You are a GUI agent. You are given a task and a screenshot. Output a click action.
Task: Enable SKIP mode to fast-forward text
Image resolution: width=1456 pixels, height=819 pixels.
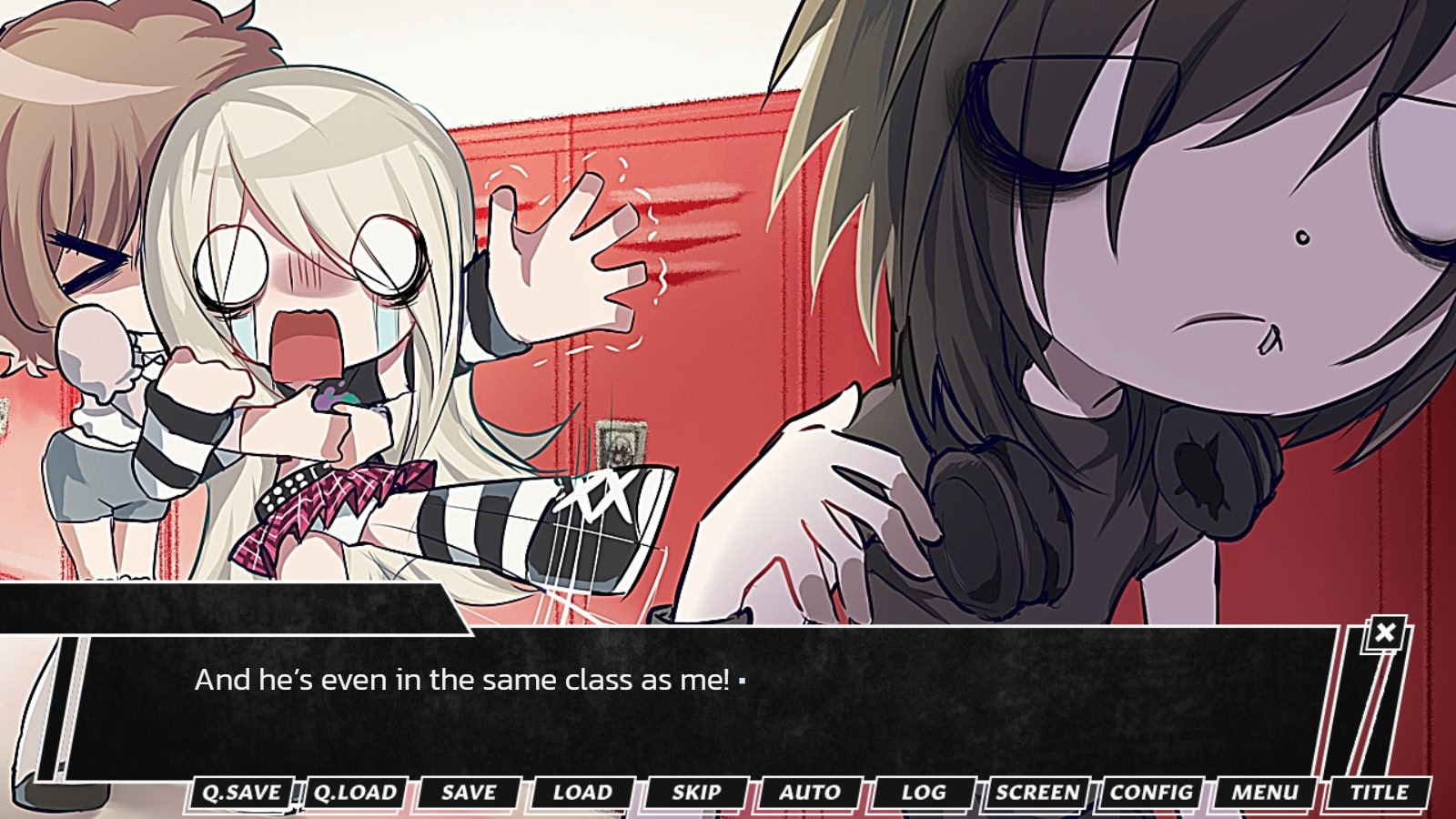pyautogui.click(x=695, y=793)
